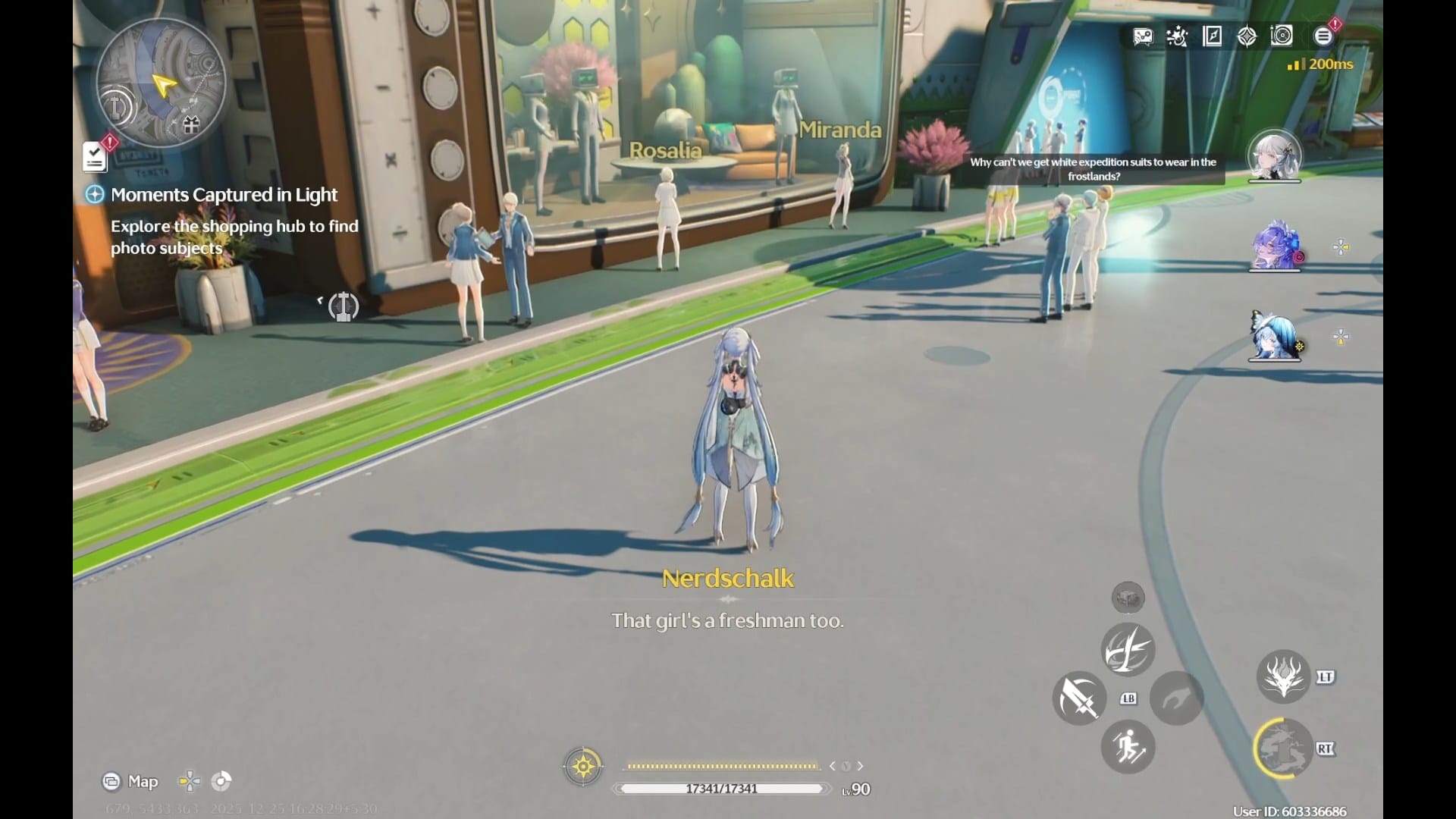The image size is (1456, 819).
Task: Switch to the blue-haired party character with hat
Action: click(x=1274, y=337)
